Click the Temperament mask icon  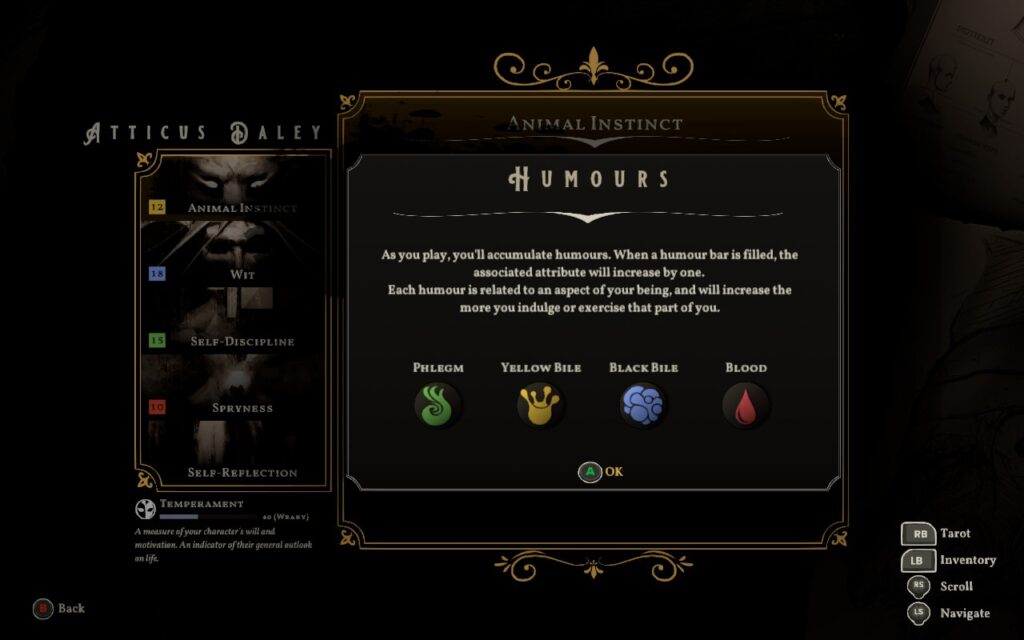pyautogui.click(x=144, y=508)
